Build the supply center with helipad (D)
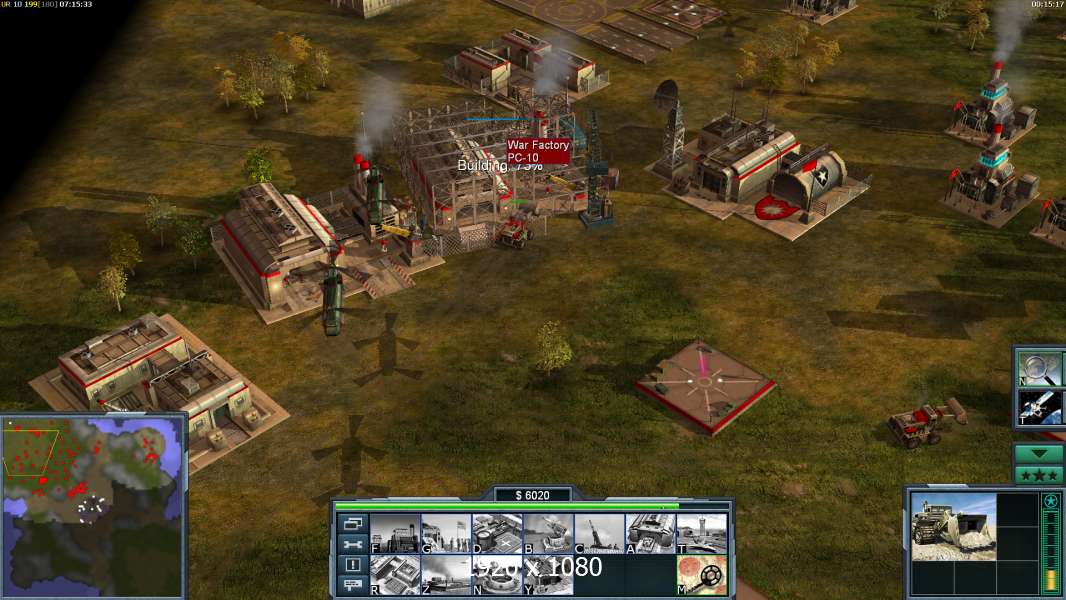The image size is (1066, 600). (497, 534)
